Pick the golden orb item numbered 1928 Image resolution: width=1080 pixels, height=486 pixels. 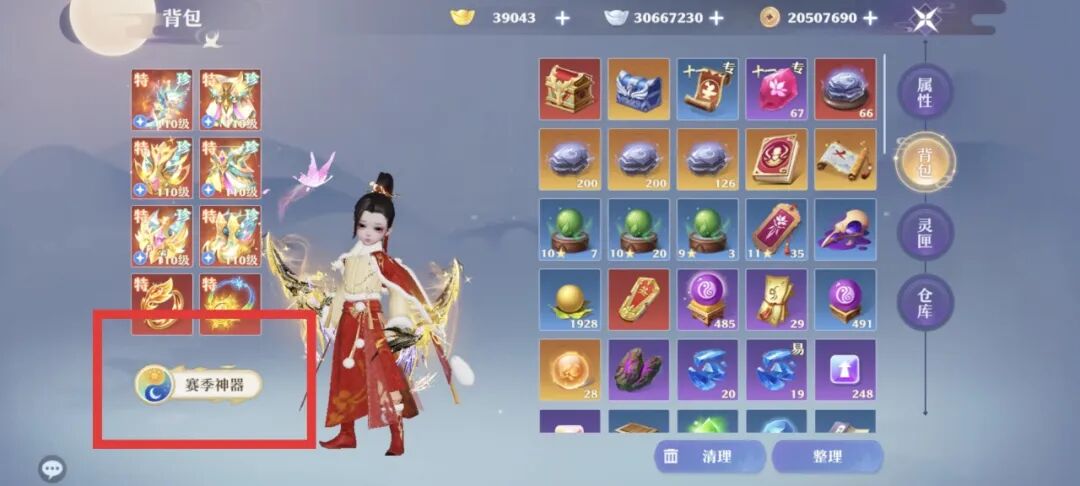(570, 300)
